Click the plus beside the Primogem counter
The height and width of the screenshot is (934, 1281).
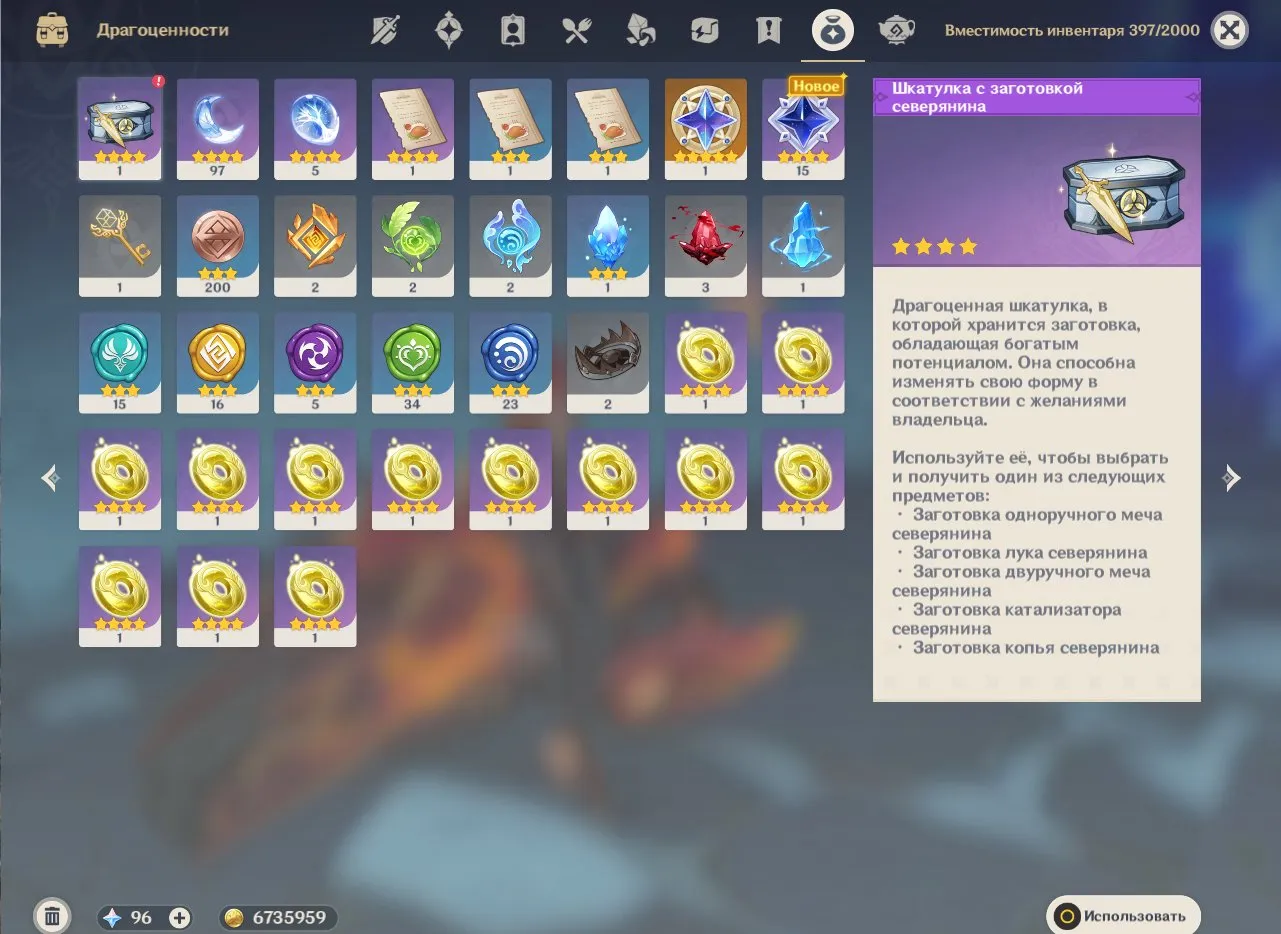(x=177, y=916)
